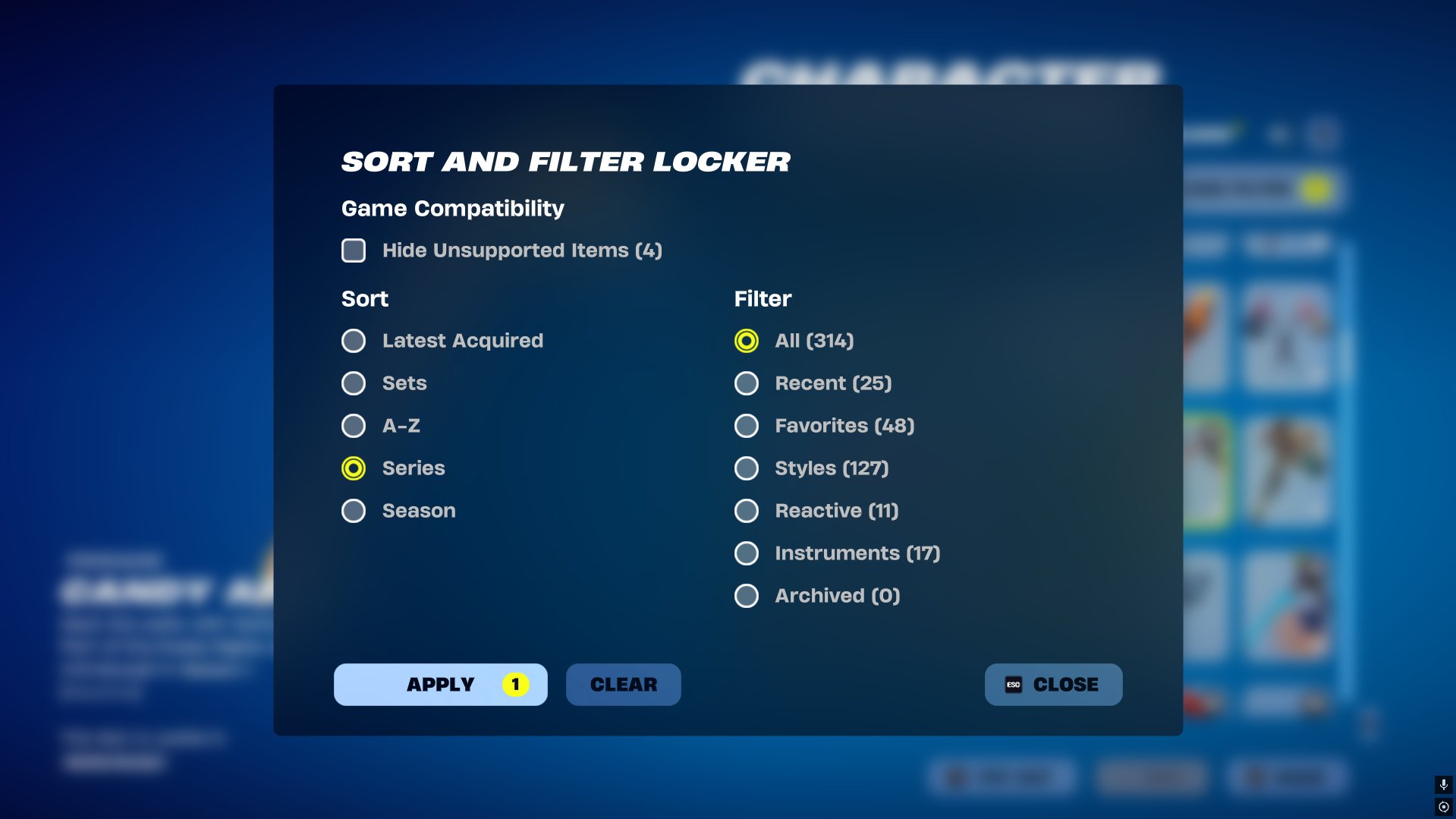Close the Sort and Filter Locker dialog
Screen dimensions: 1456x819
tap(1053, 684)
